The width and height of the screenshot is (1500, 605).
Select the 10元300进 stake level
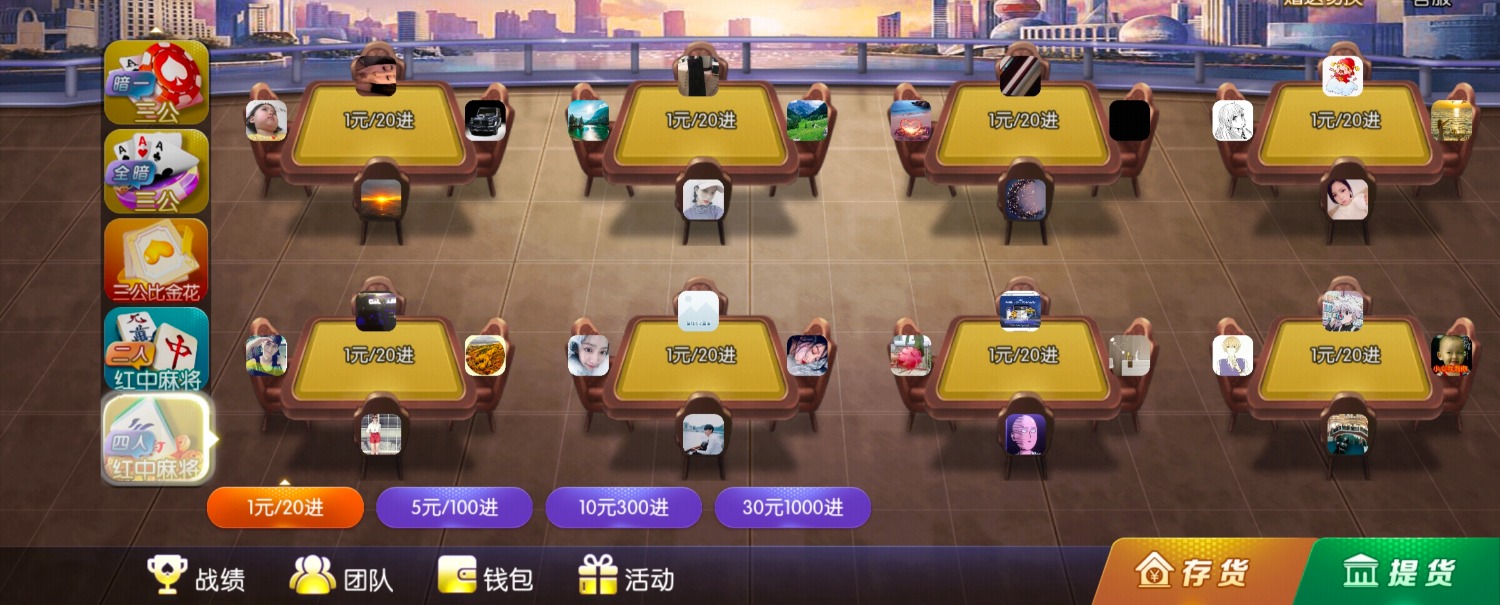pos(623,507)
